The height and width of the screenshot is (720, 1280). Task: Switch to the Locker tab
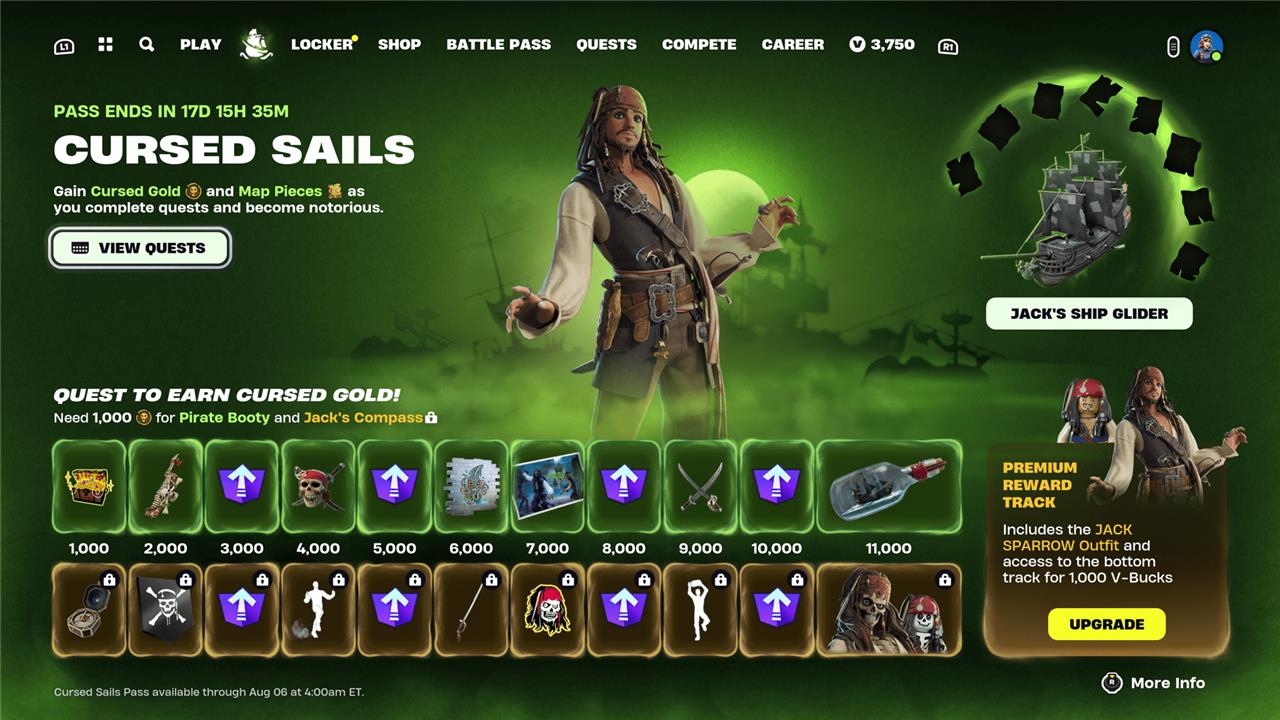(322, 44)
